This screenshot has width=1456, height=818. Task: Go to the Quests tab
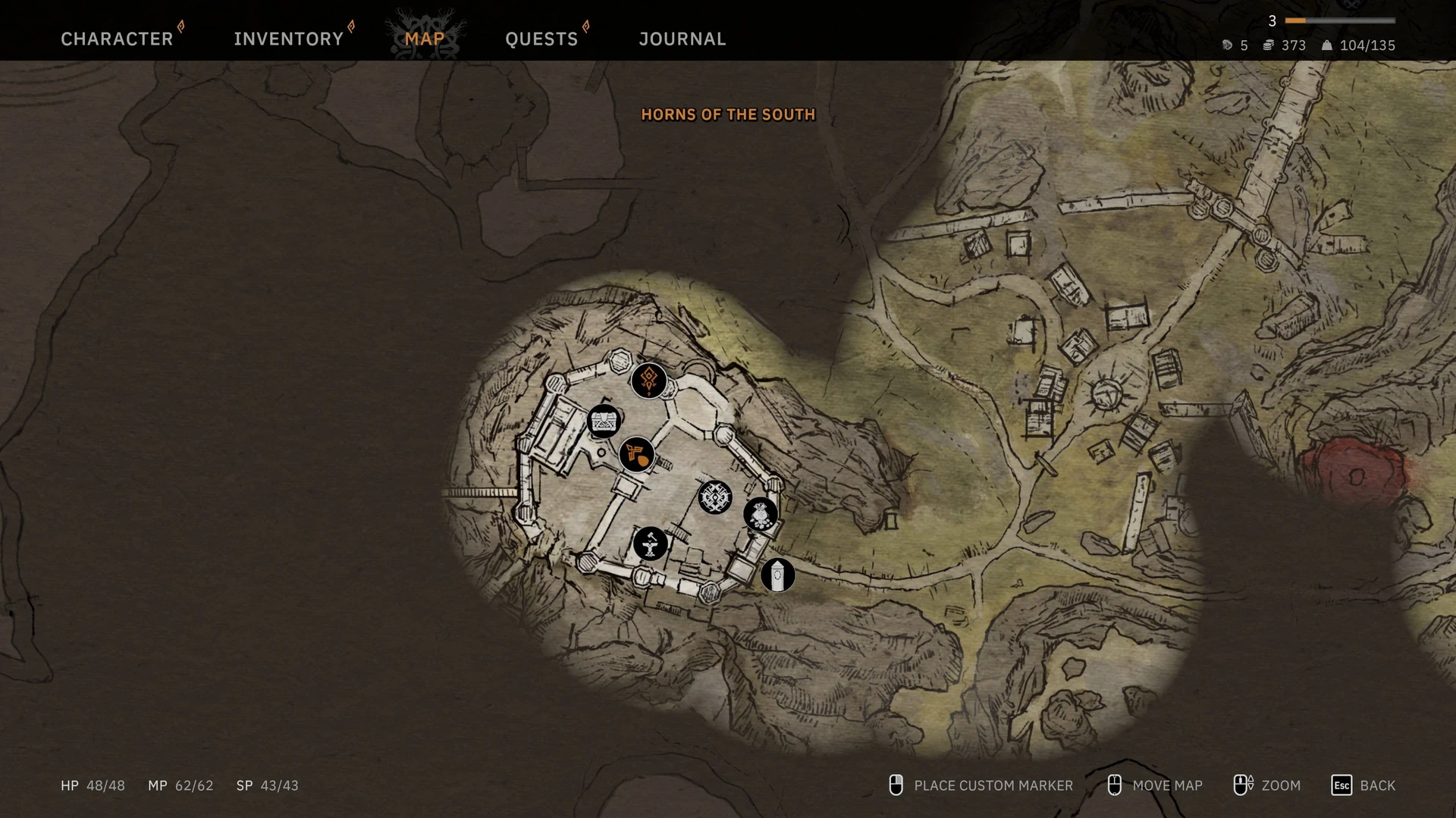[x=541, y=39]
